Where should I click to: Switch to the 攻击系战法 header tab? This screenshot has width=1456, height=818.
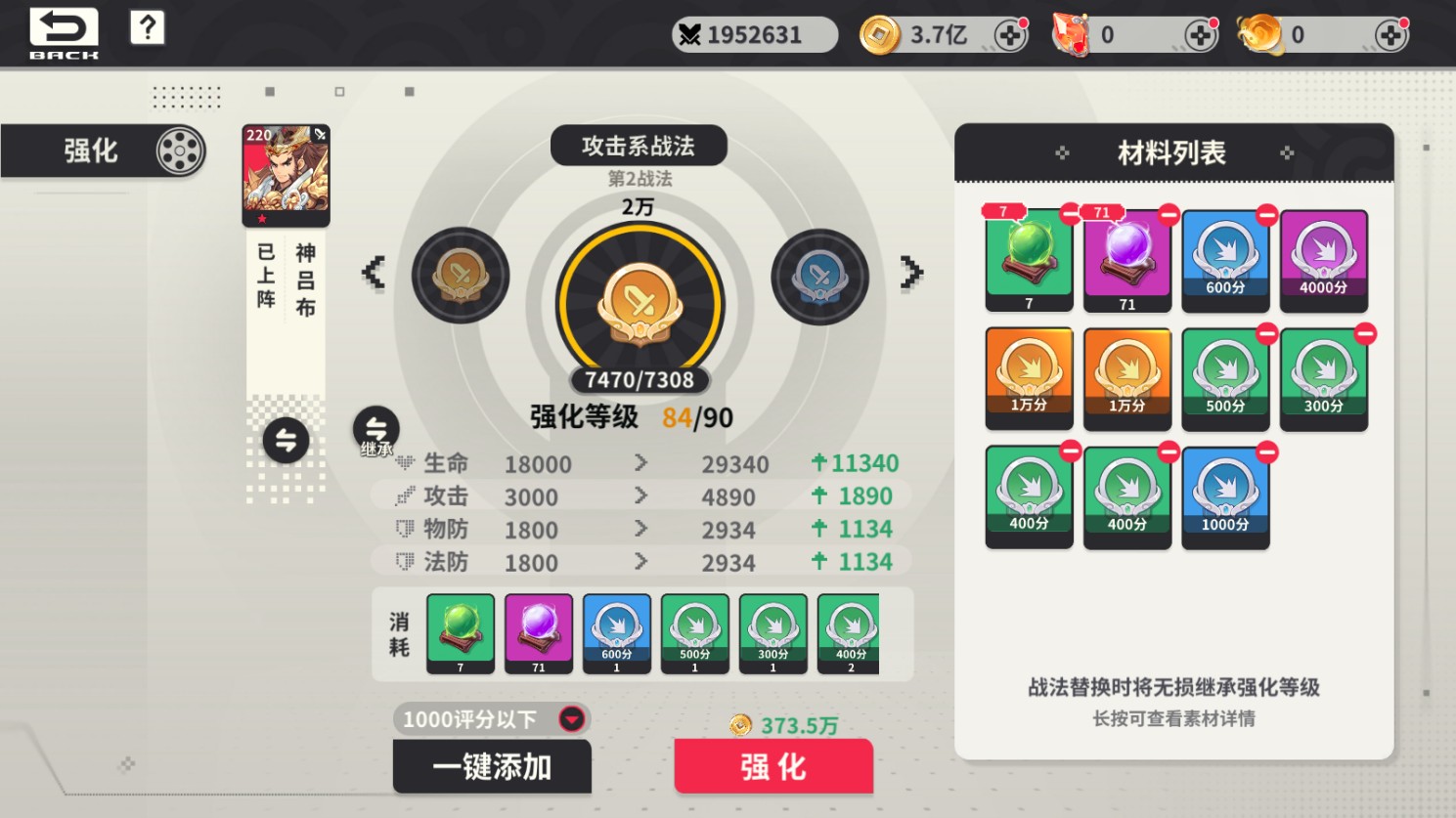pyautogui.click(x=640, y=145)
